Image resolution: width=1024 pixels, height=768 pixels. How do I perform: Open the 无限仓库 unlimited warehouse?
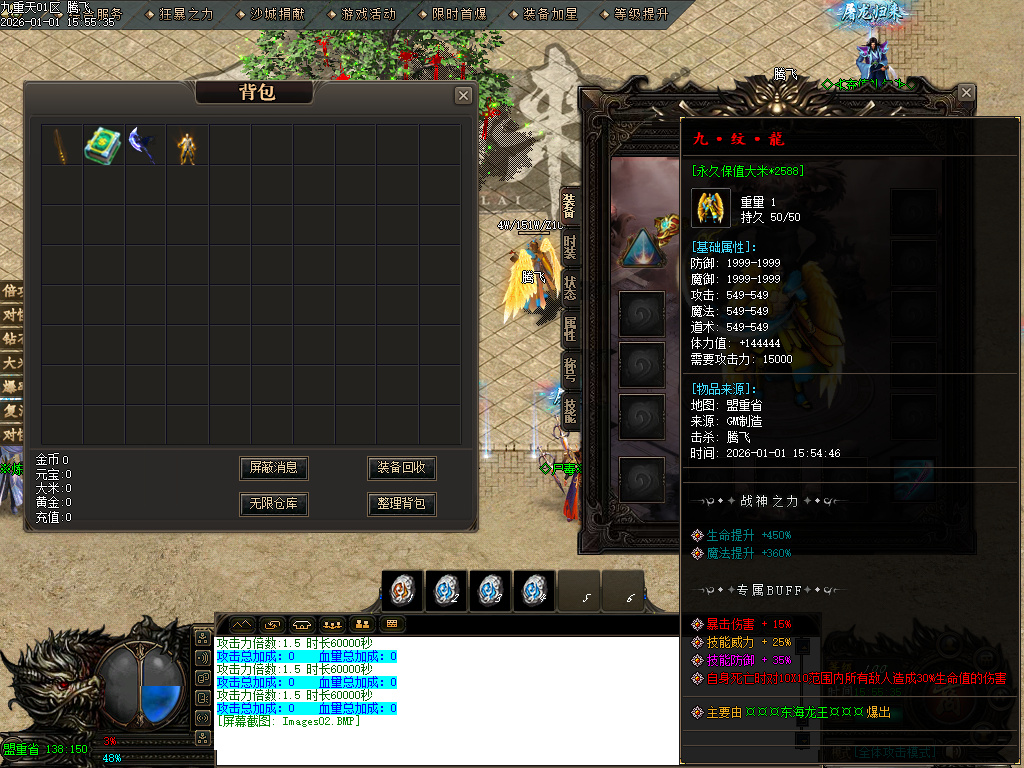[x=274, y=504]
